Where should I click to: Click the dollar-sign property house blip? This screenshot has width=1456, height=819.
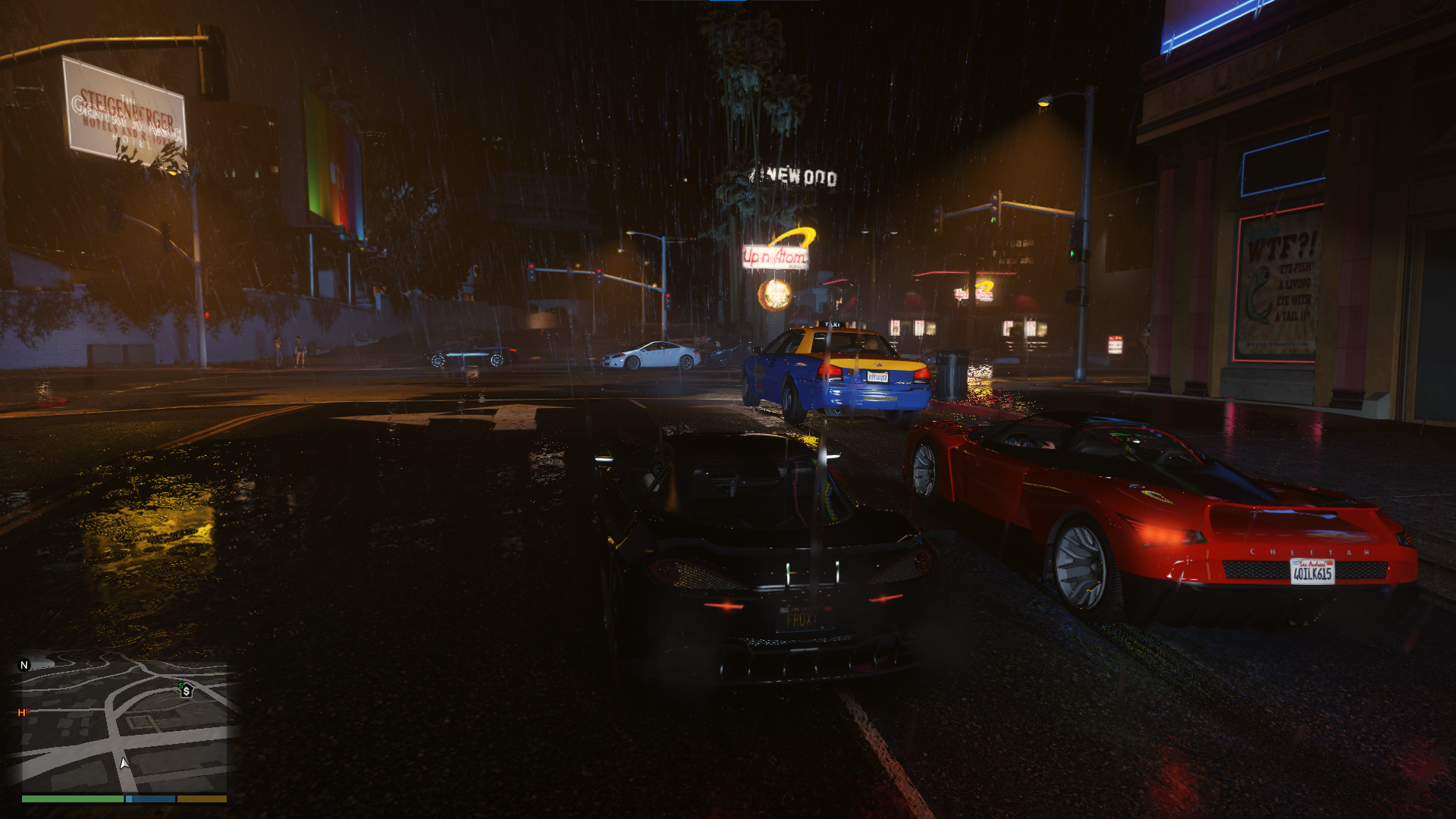coord(186,690)
